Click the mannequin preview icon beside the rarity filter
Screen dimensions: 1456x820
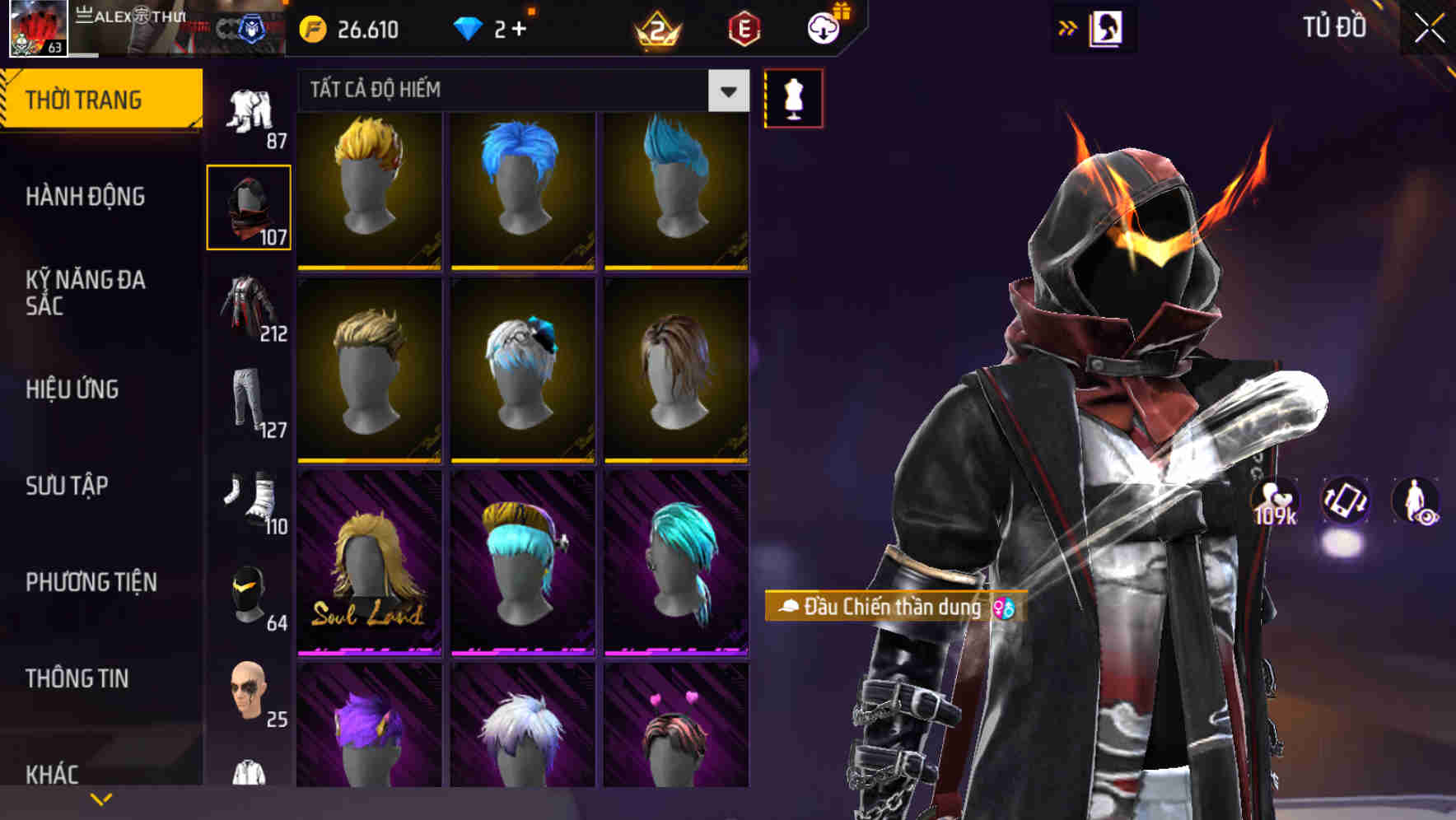(793, 96)
